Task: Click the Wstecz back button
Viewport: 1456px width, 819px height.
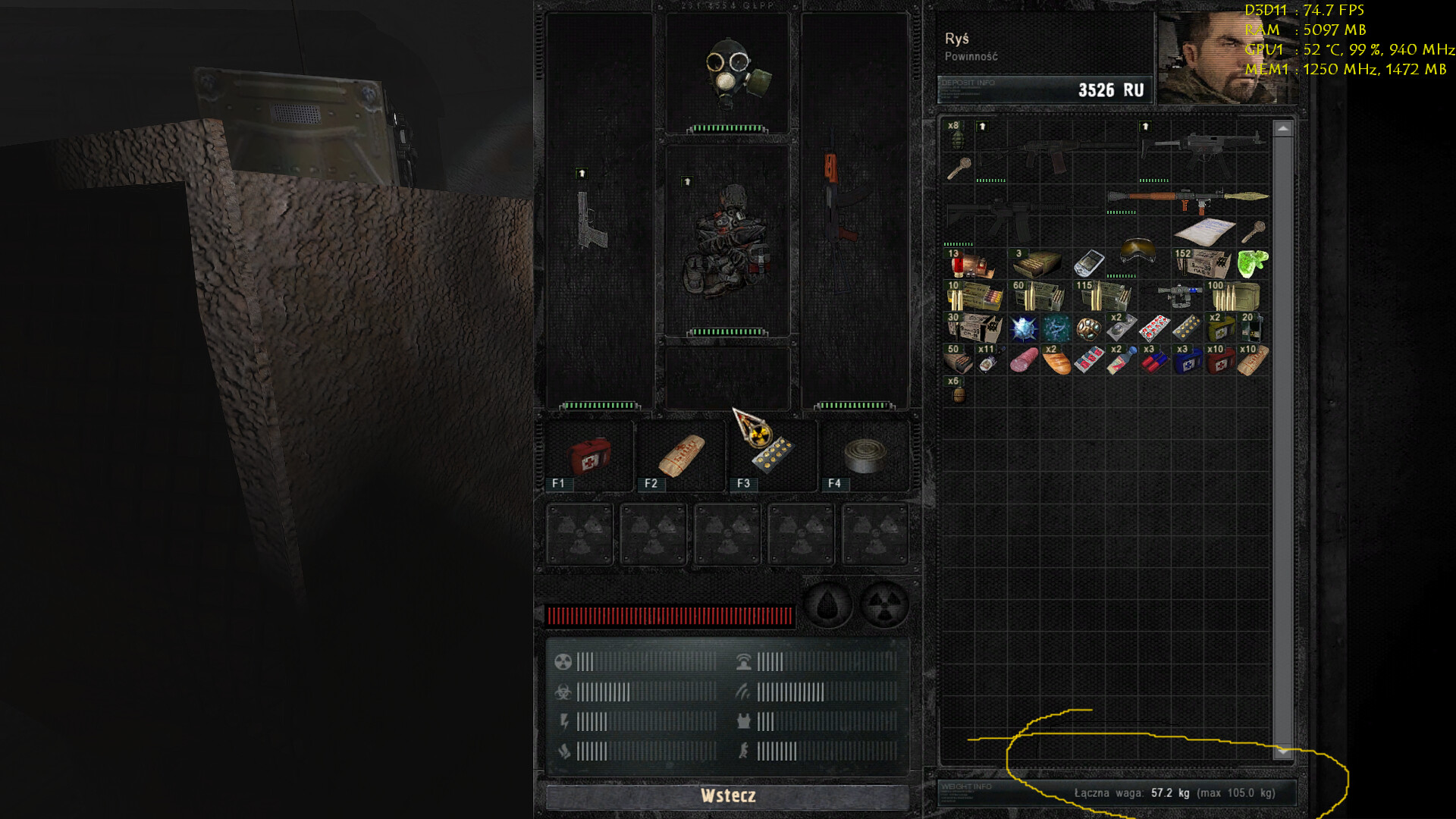Action: pos(727,795)
